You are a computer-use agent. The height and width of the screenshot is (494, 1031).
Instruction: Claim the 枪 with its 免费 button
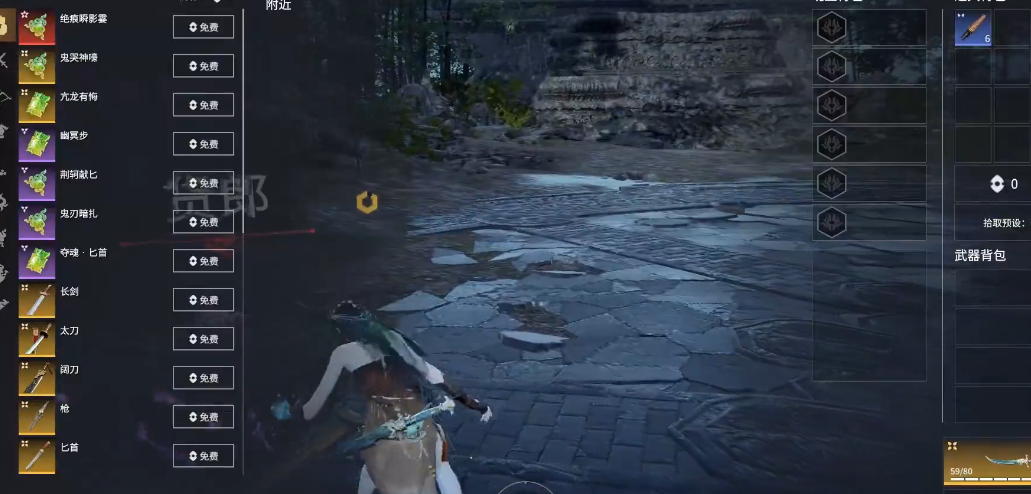[x=203, y=417]
